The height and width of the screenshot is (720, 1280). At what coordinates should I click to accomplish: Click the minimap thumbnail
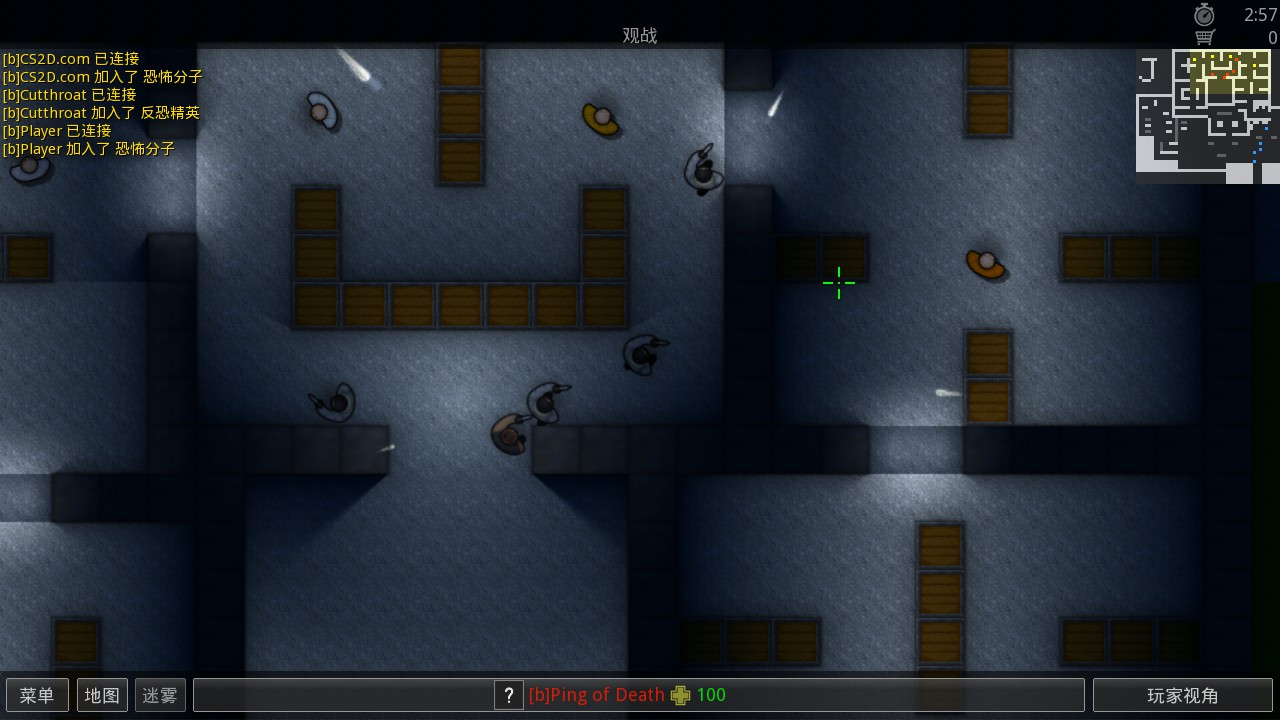(x=1207, y=115)
